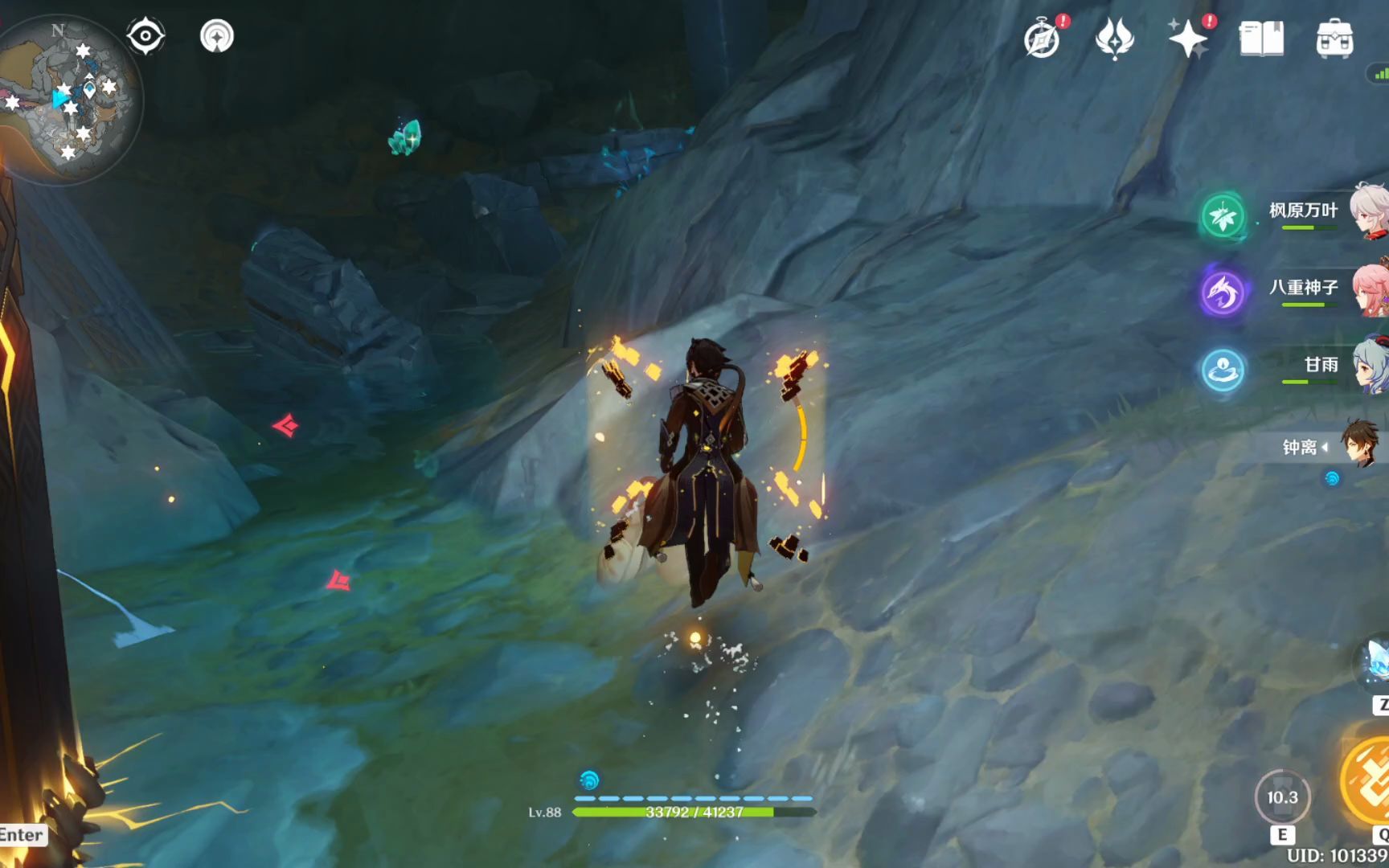Click 枫原万叶's green Anemo burst orb

click(1223, 215)
